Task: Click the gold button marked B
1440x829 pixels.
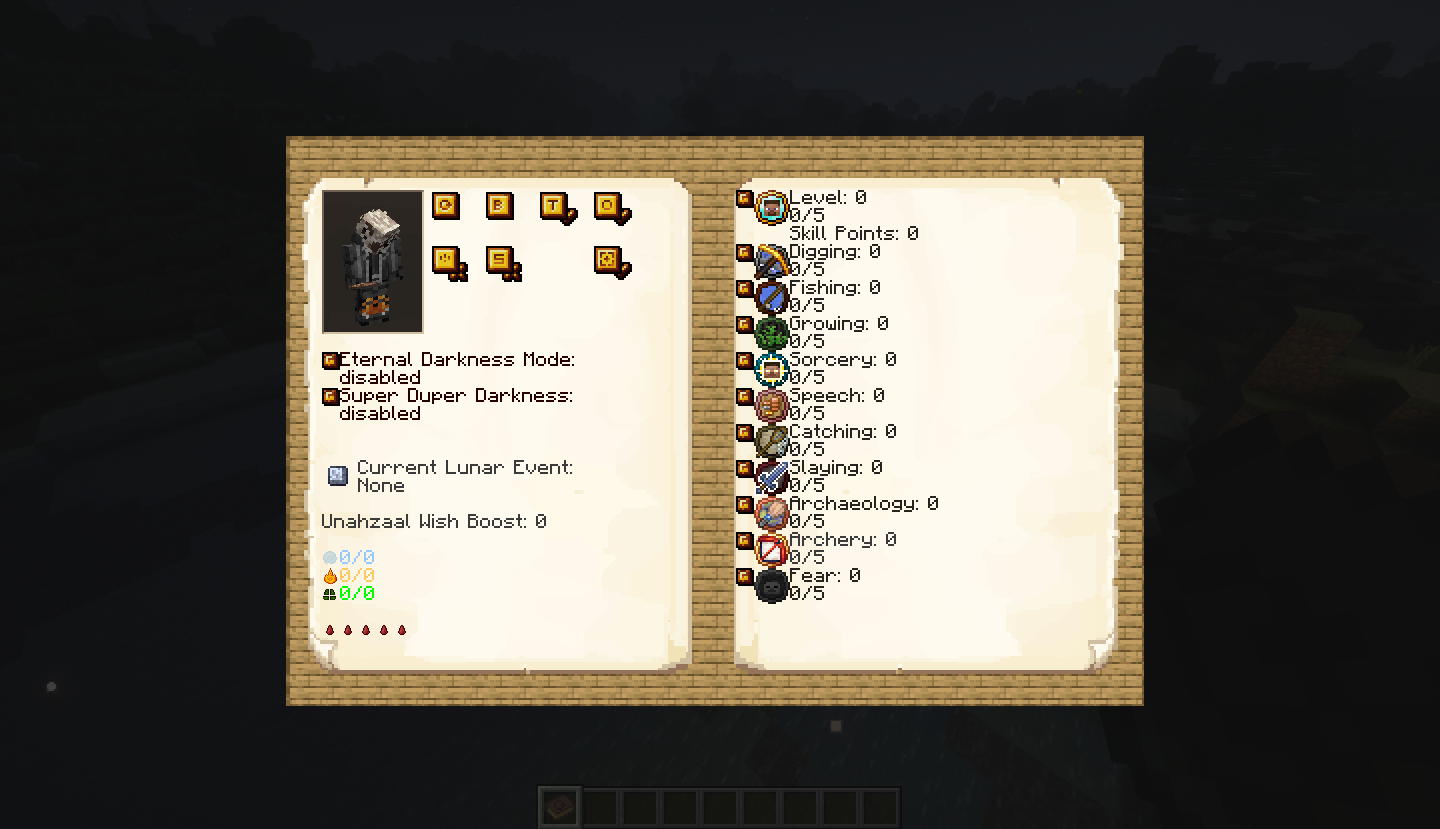Action: [499, 206]
